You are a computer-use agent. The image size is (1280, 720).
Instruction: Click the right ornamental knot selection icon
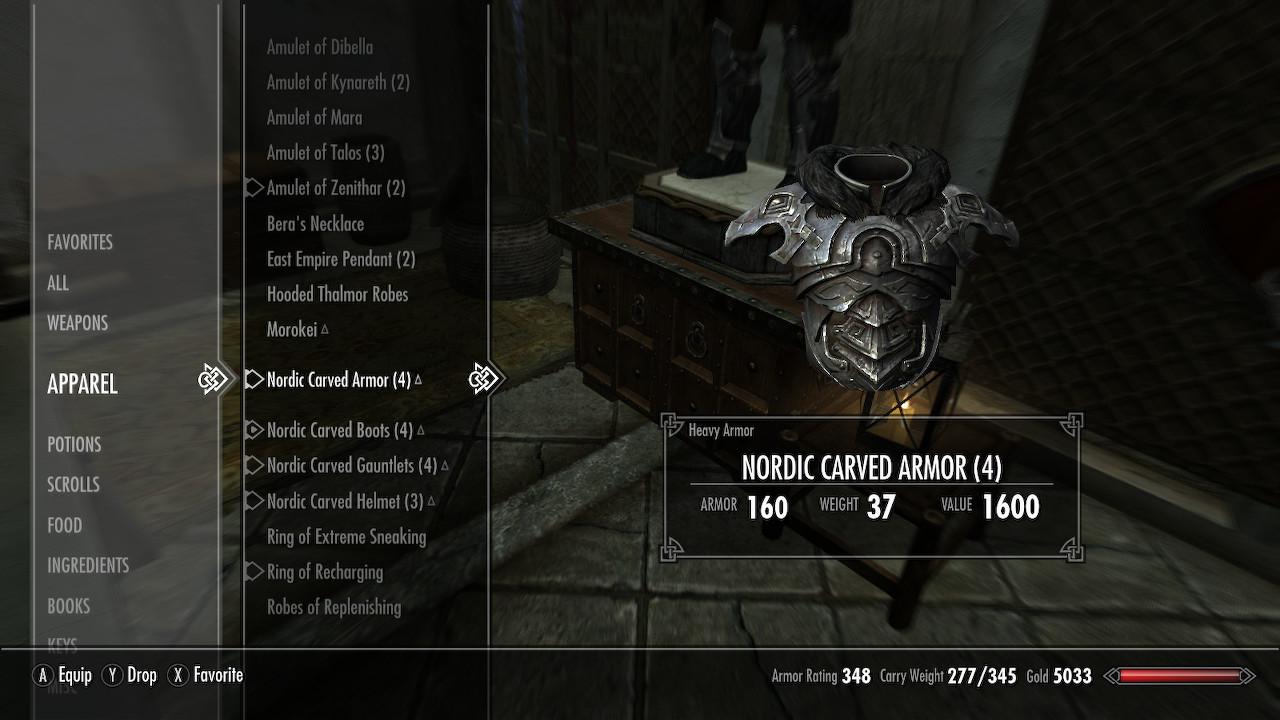[x=487, y=379]
